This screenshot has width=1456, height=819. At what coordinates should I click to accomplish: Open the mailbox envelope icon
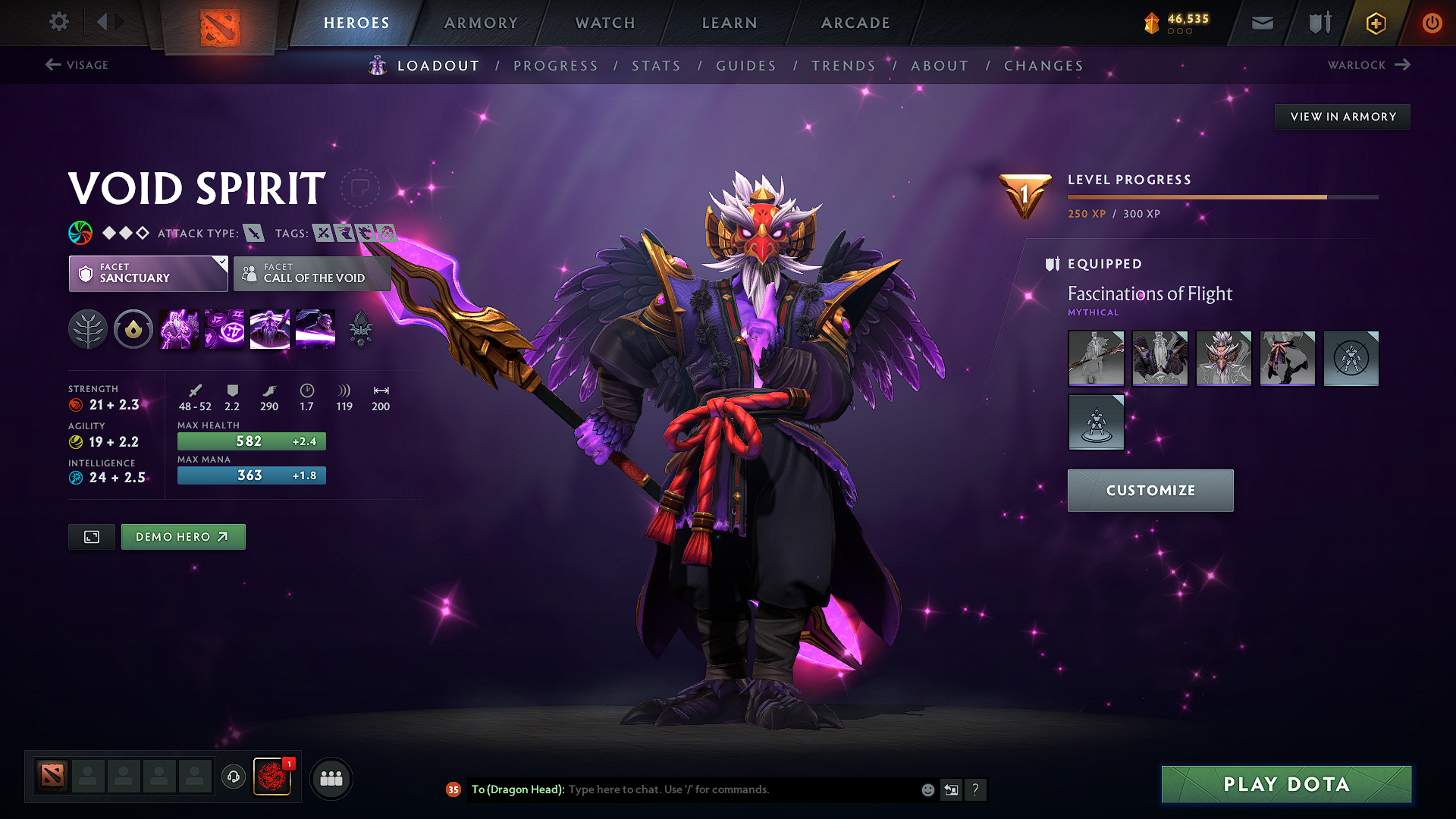1261,23
